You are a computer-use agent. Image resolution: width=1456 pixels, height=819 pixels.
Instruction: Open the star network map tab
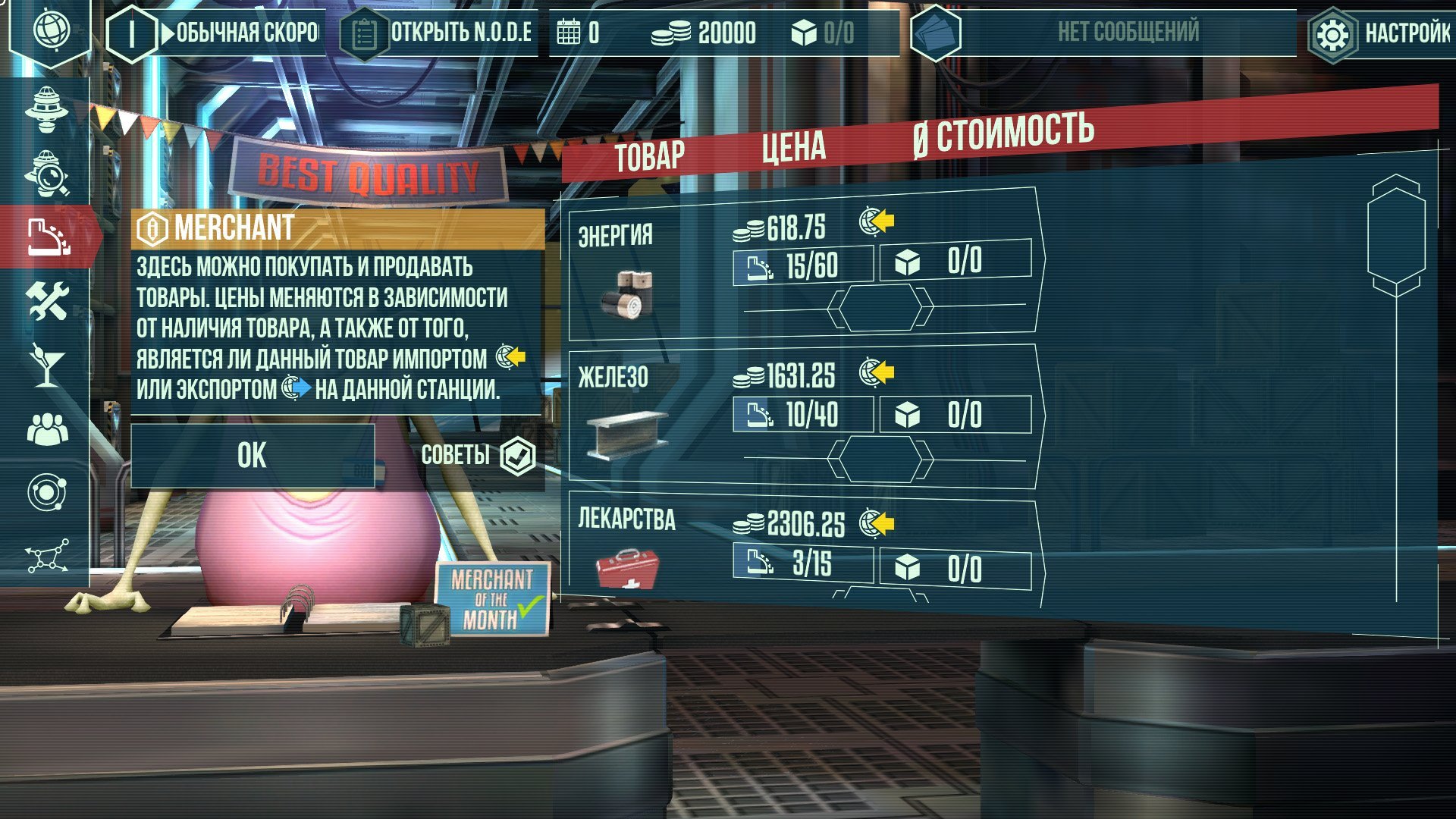coord(47,557)
